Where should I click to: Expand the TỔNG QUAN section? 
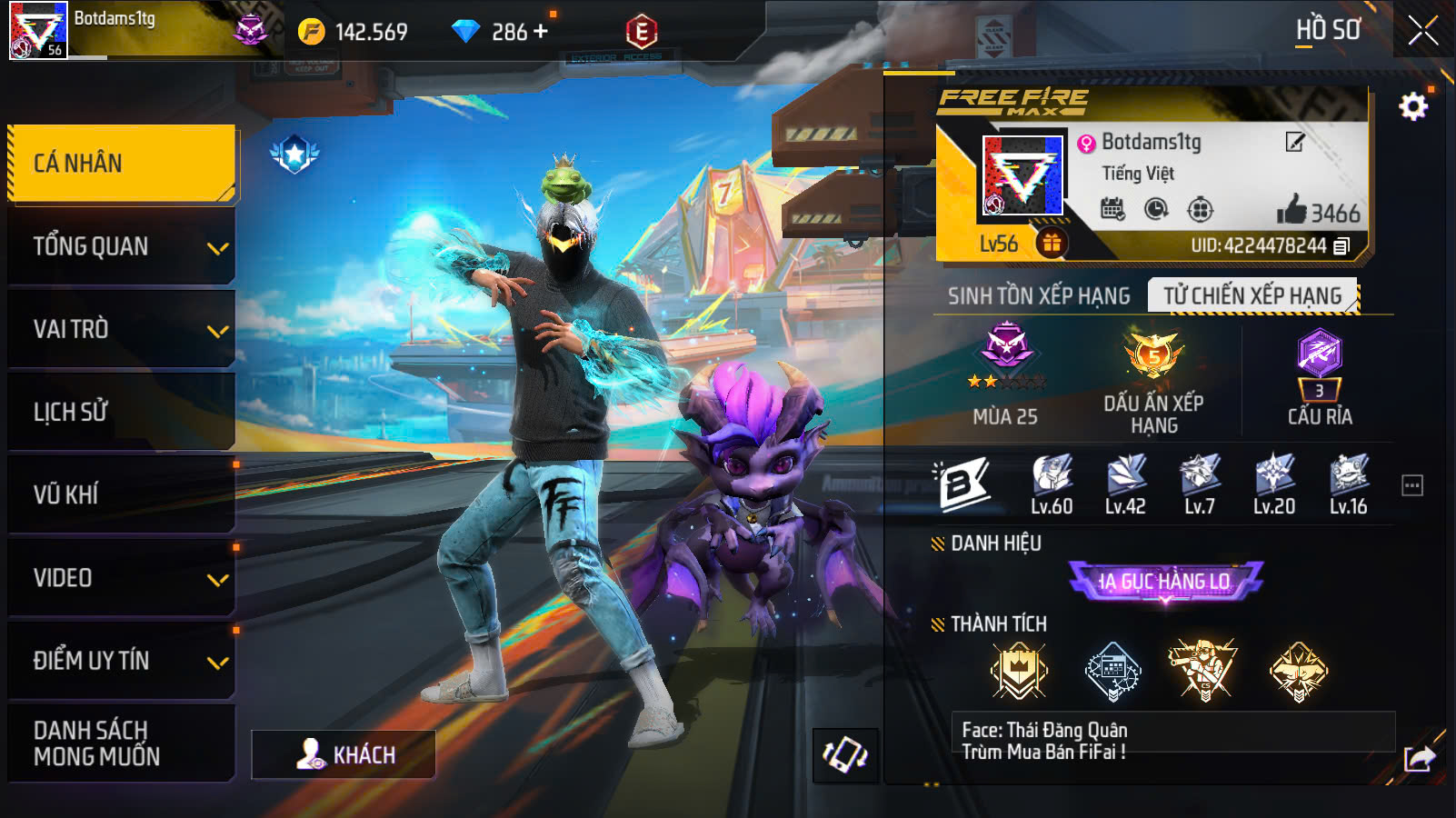[x=121, y=246]
